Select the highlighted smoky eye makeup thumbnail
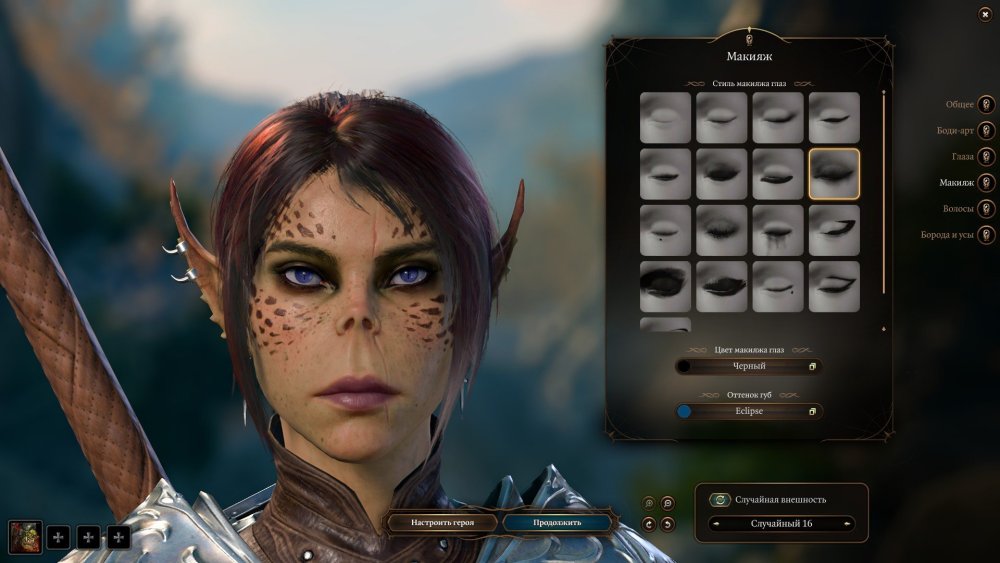The width and height of the screenshot is (1000, 563). [834, 174]
